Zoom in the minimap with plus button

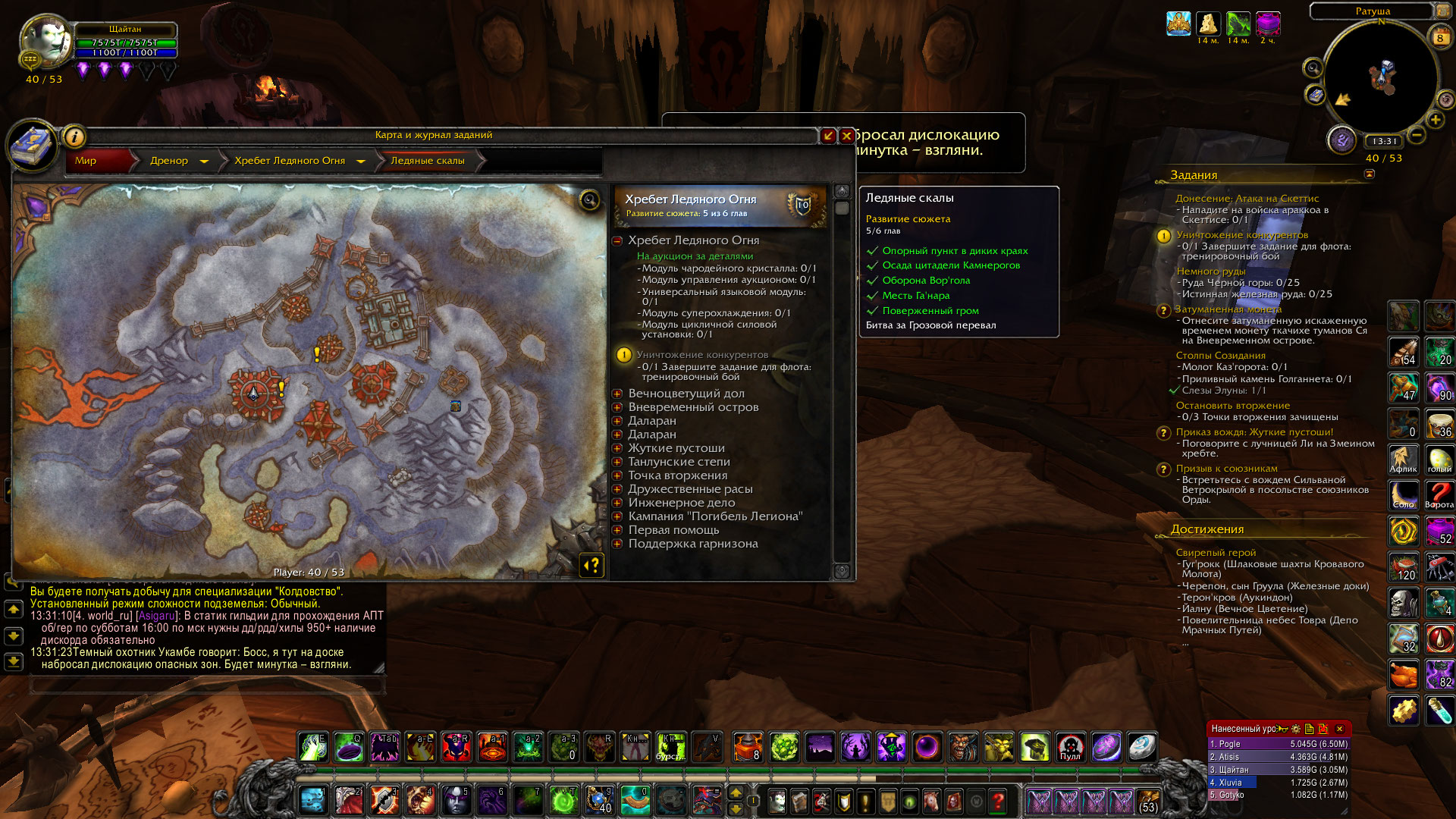click(1436, 120)
